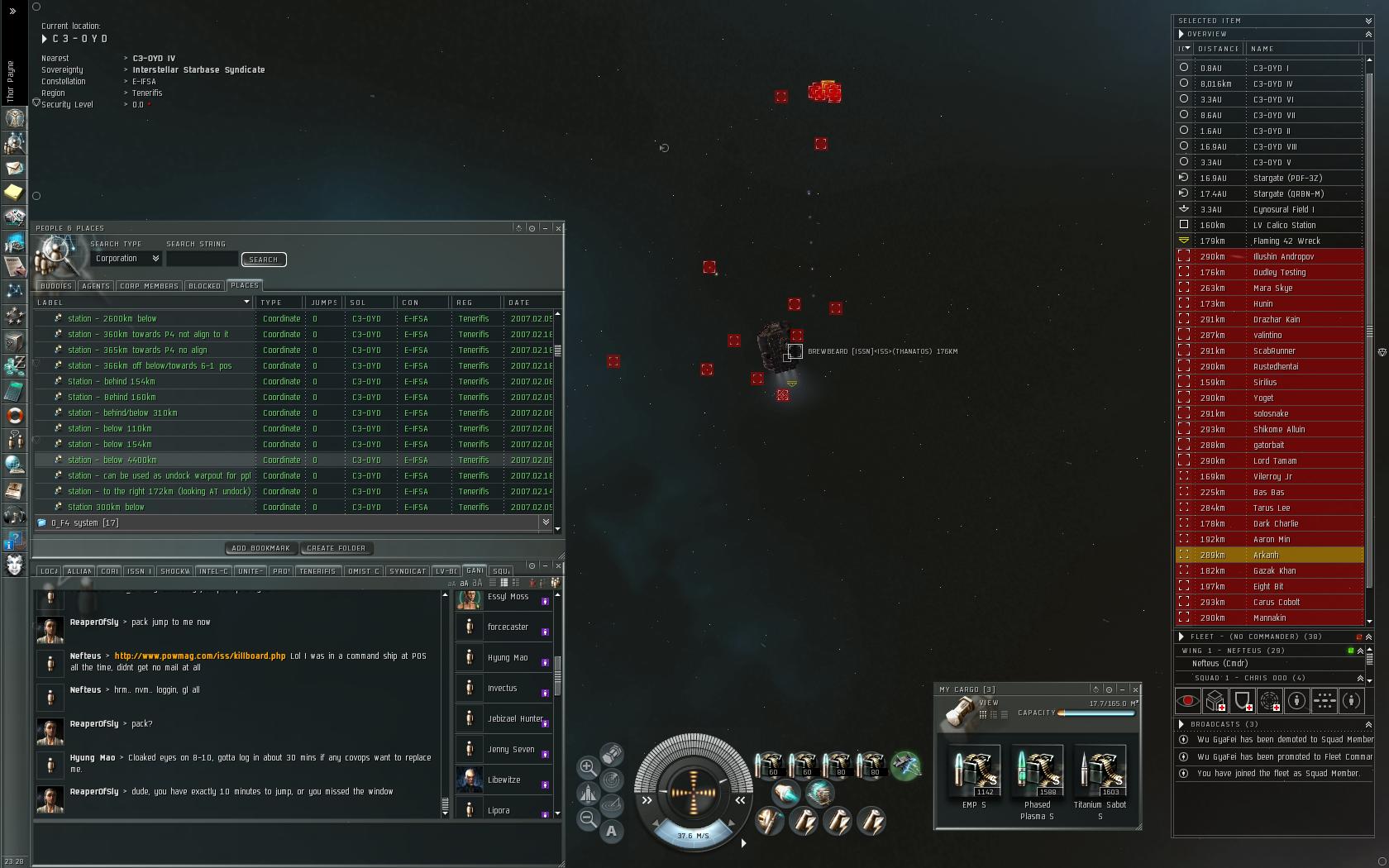
Task: Click the Add Bookmark button
Action: [x=260, y=548]
